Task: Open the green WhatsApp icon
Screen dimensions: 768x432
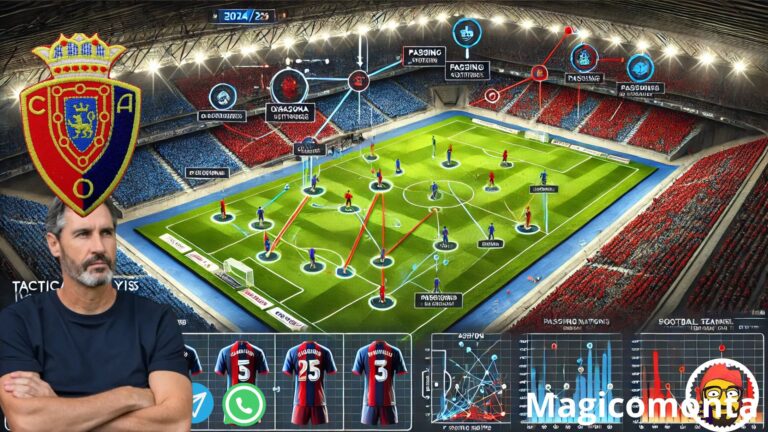Action: (243, 404)
